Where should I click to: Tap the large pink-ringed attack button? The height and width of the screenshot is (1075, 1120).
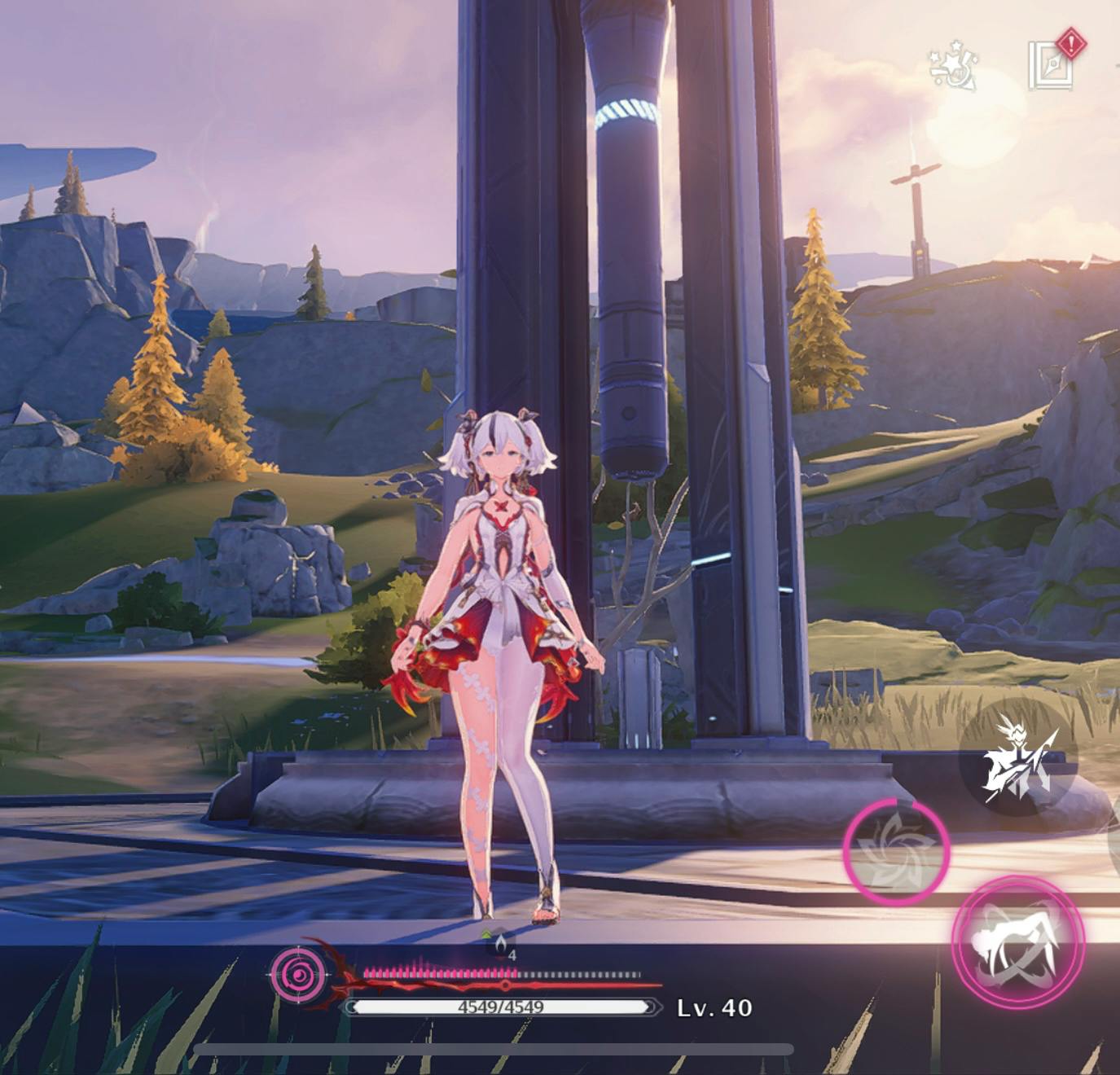[1018, 942]
